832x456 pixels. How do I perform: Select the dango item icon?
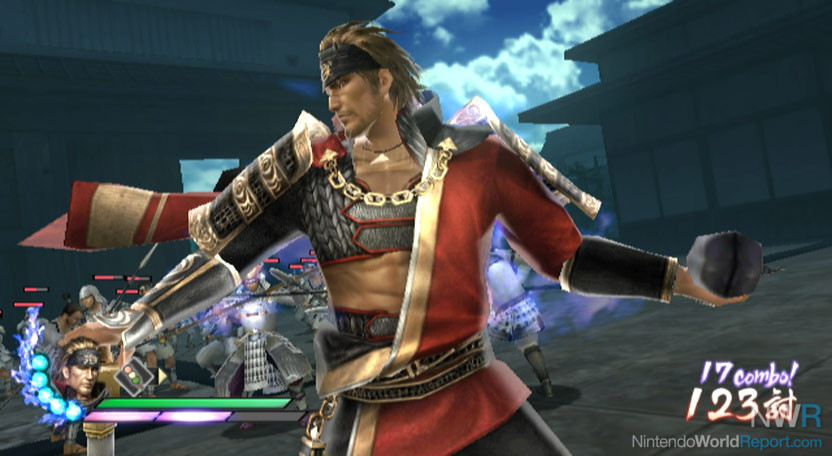click(132, 377)
